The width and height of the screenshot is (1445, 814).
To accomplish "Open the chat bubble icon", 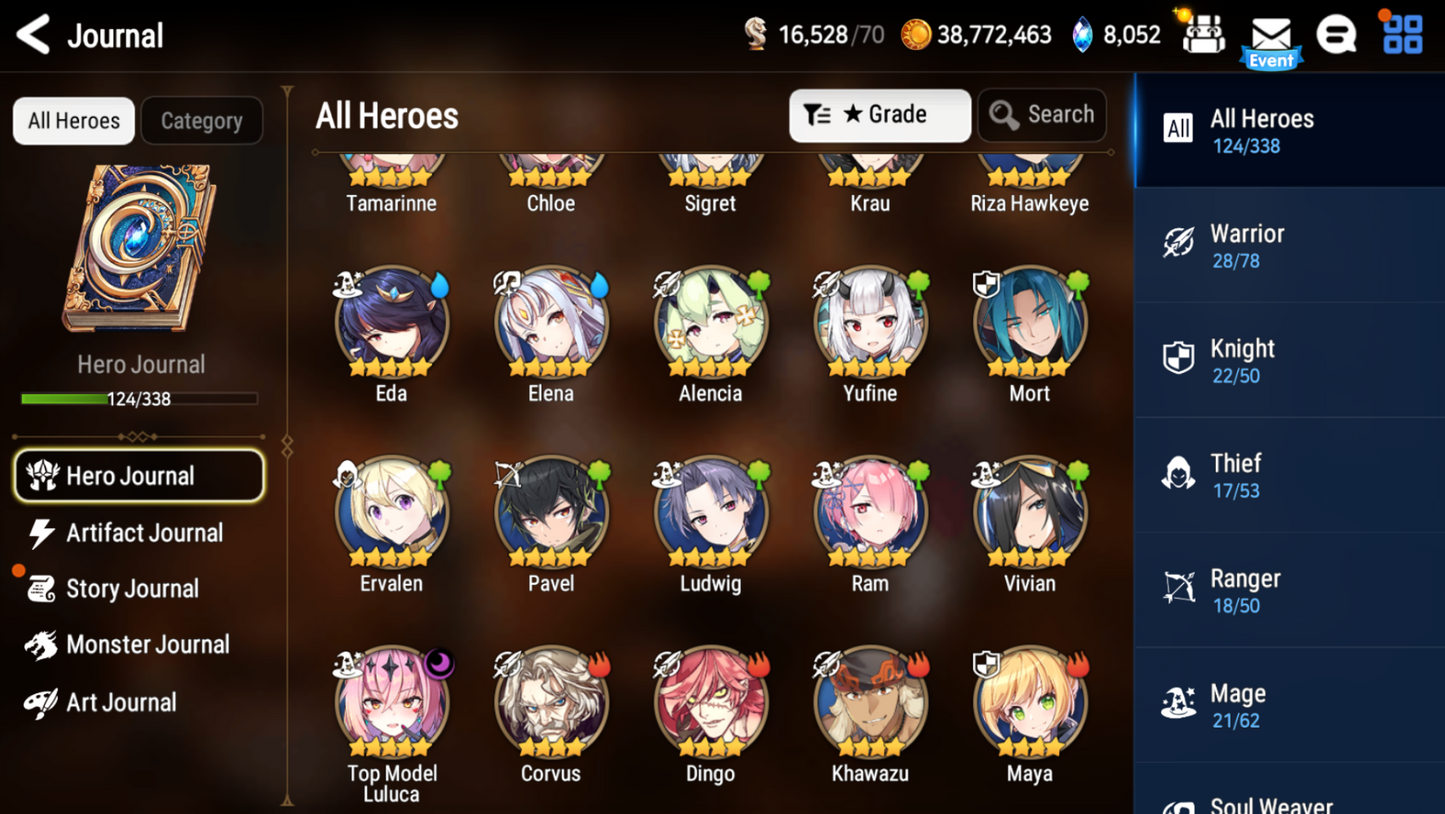I will pos(1336,35).
